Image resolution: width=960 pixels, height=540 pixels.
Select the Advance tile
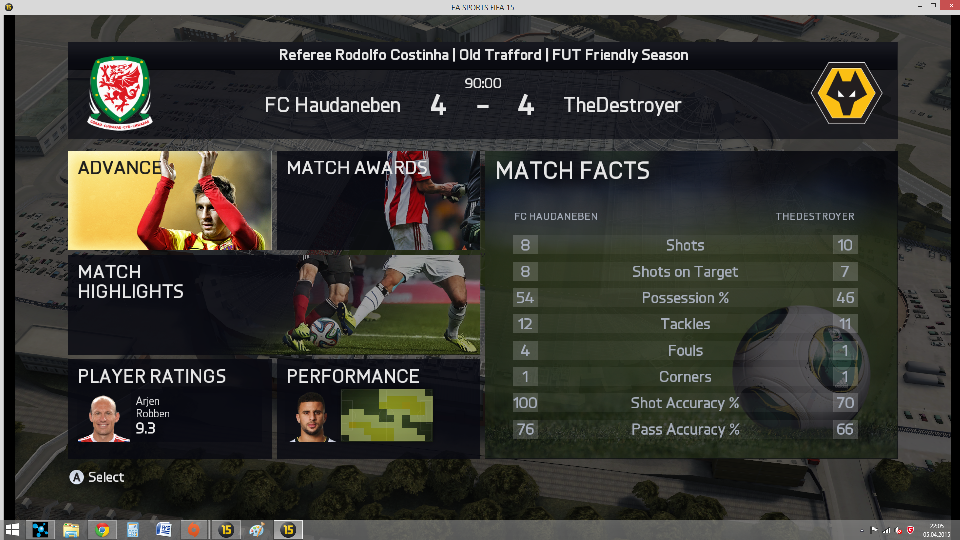pyautogui.click(x=169, y=200)
